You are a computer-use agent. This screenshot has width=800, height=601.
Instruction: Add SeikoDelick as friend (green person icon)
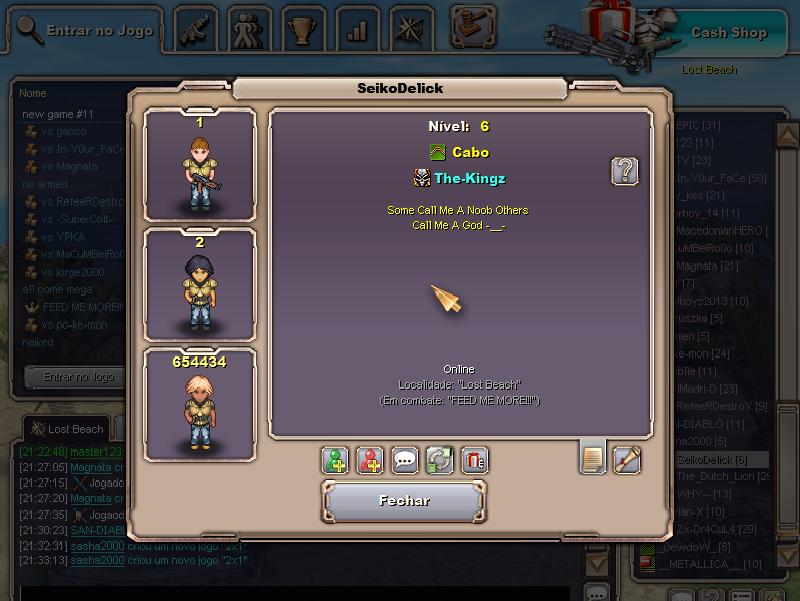(x=335, y=460)
